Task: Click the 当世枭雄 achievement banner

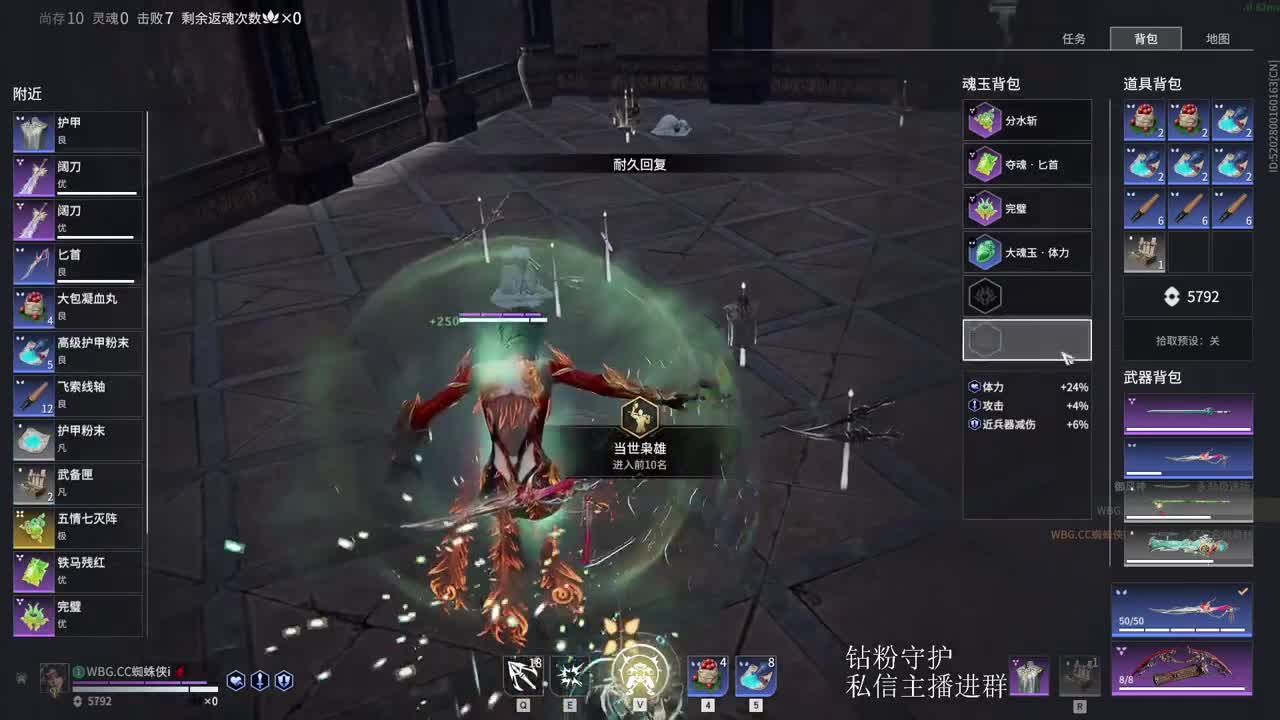Action: point(640,438)
